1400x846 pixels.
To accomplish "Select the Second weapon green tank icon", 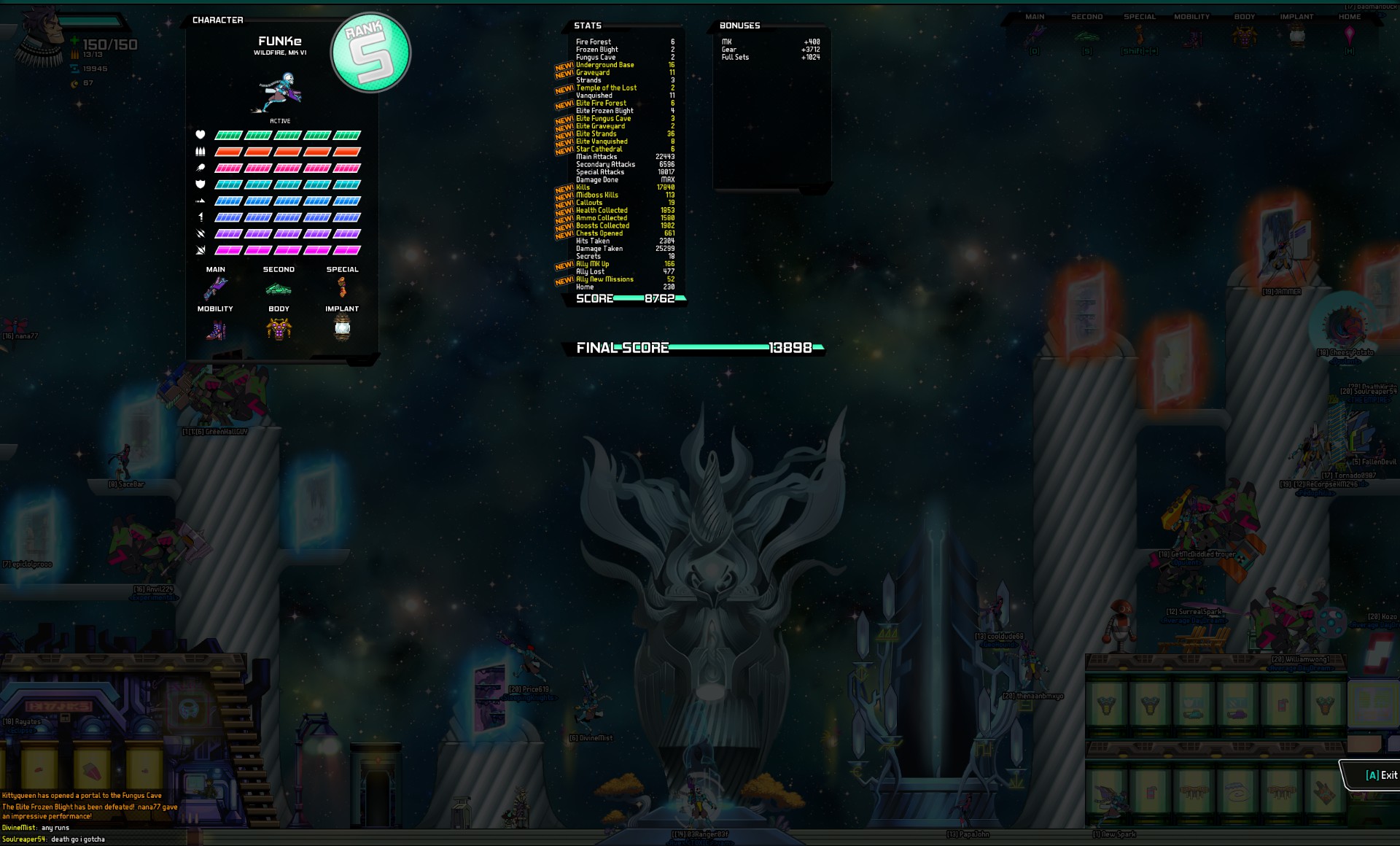I will click(x=279, y=288).
